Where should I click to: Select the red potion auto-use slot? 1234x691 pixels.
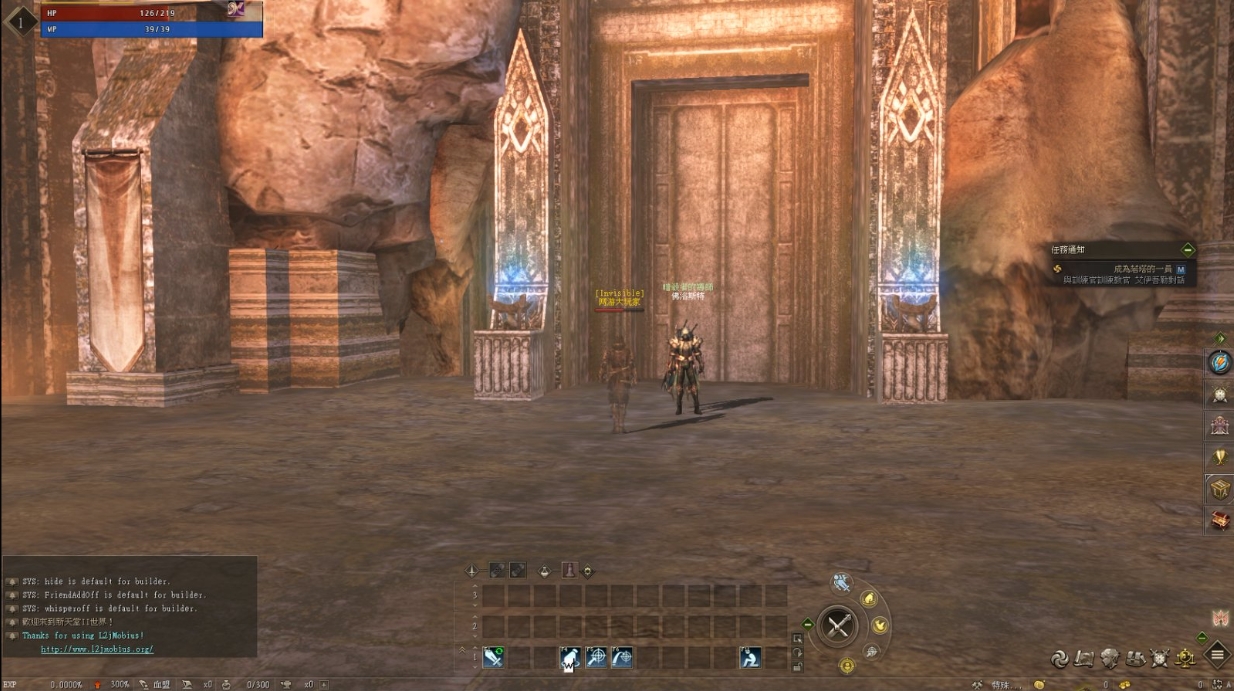pos(568,570)
